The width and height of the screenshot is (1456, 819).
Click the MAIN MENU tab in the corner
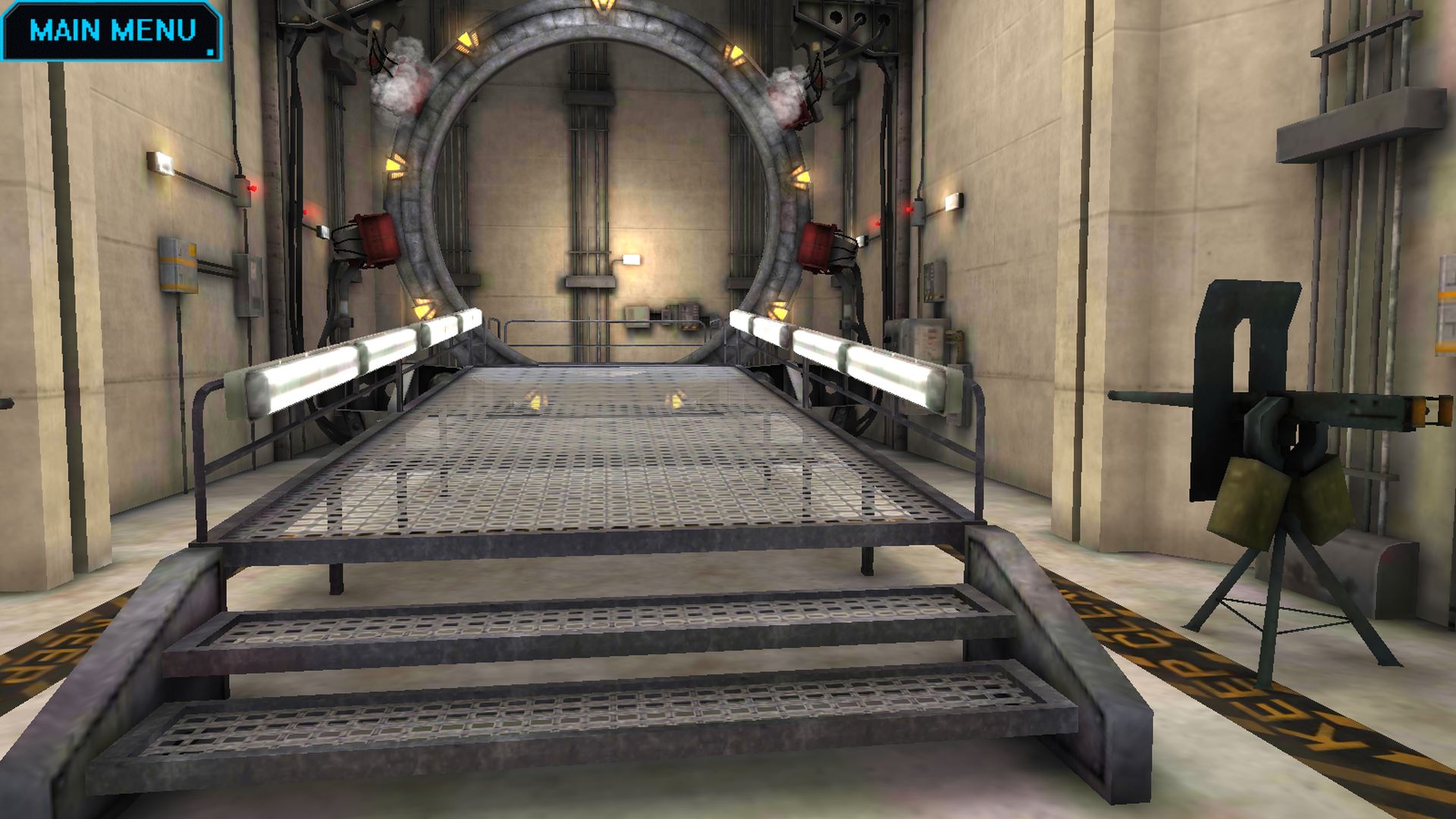coord(114,32)
